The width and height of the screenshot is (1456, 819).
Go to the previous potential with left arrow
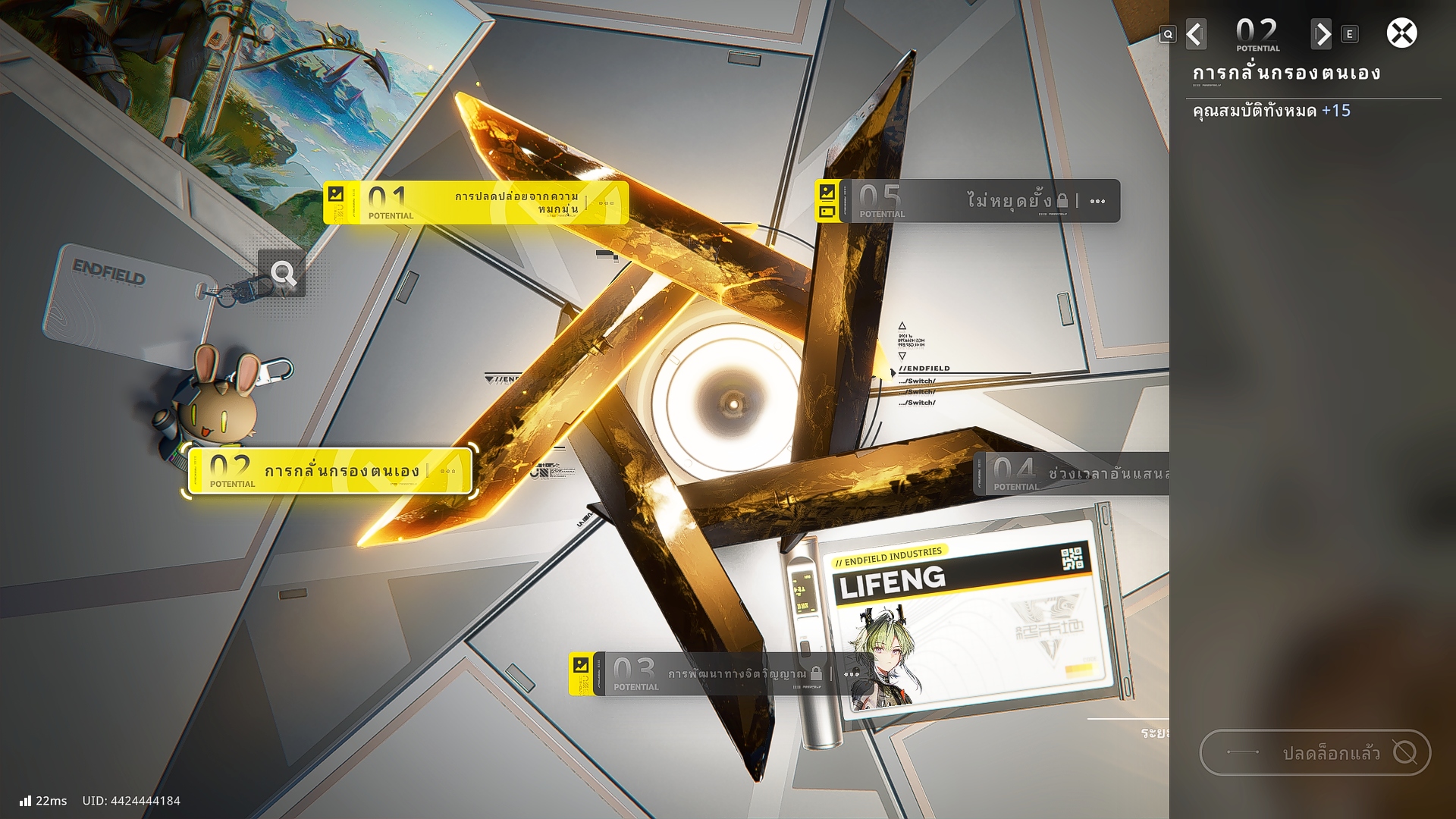click(x=1196, y=34)
